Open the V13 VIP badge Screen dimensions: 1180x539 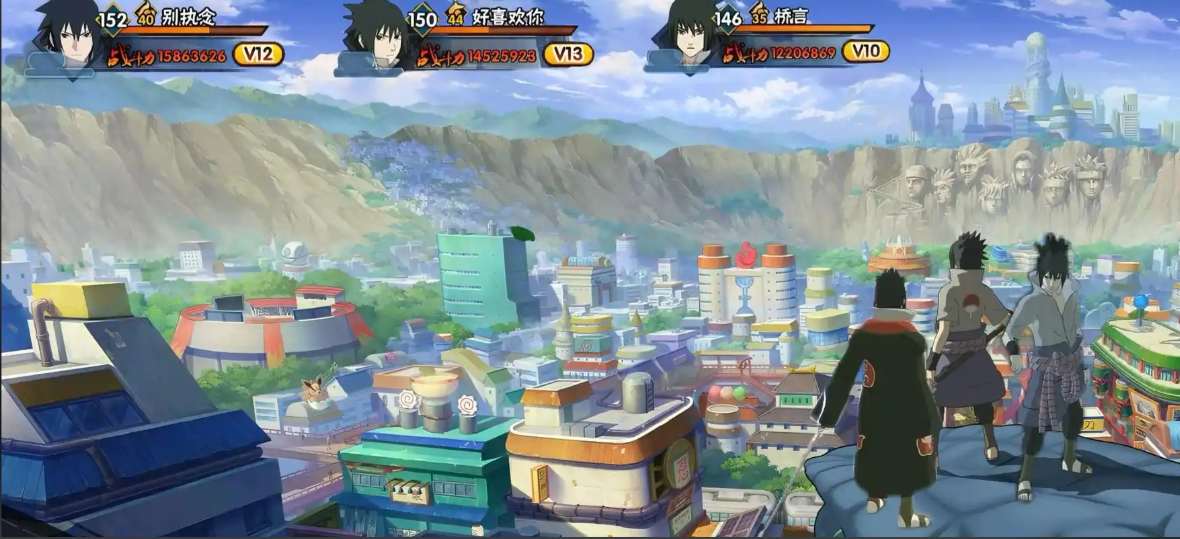[x=568, y=54]
